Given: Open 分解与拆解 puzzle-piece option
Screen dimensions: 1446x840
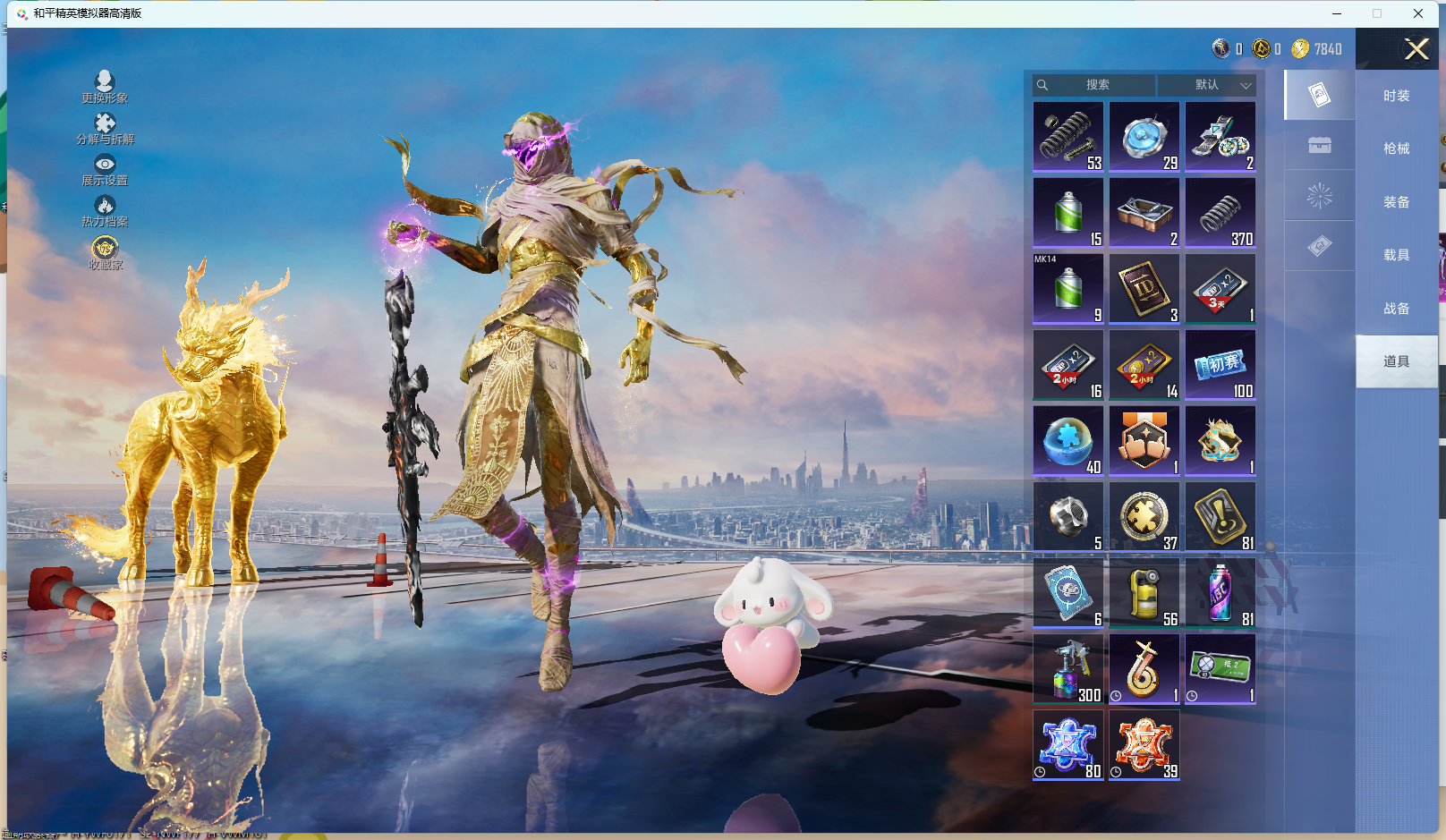Looking at the screenshot, I should click(x=105, y=128).
